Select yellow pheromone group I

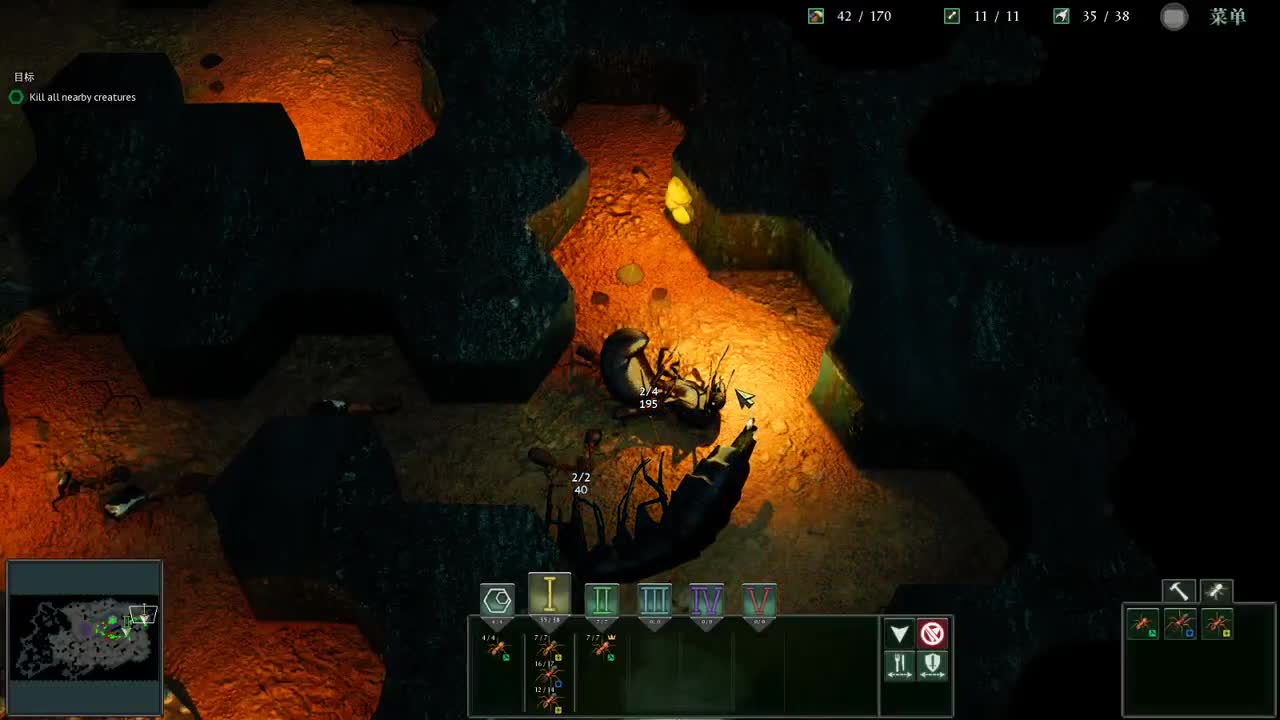coord(549,596)
